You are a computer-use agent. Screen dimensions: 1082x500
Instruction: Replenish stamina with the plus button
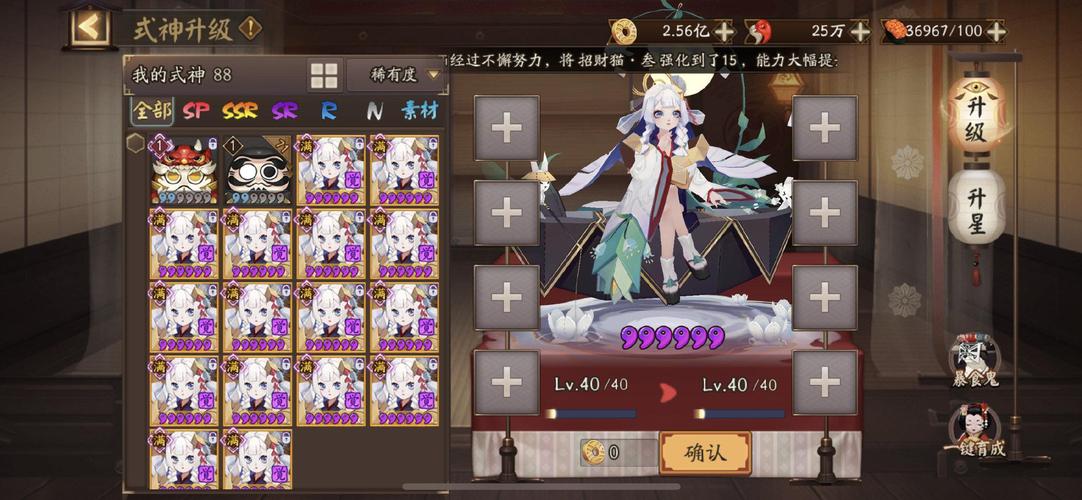coord(995,31)
